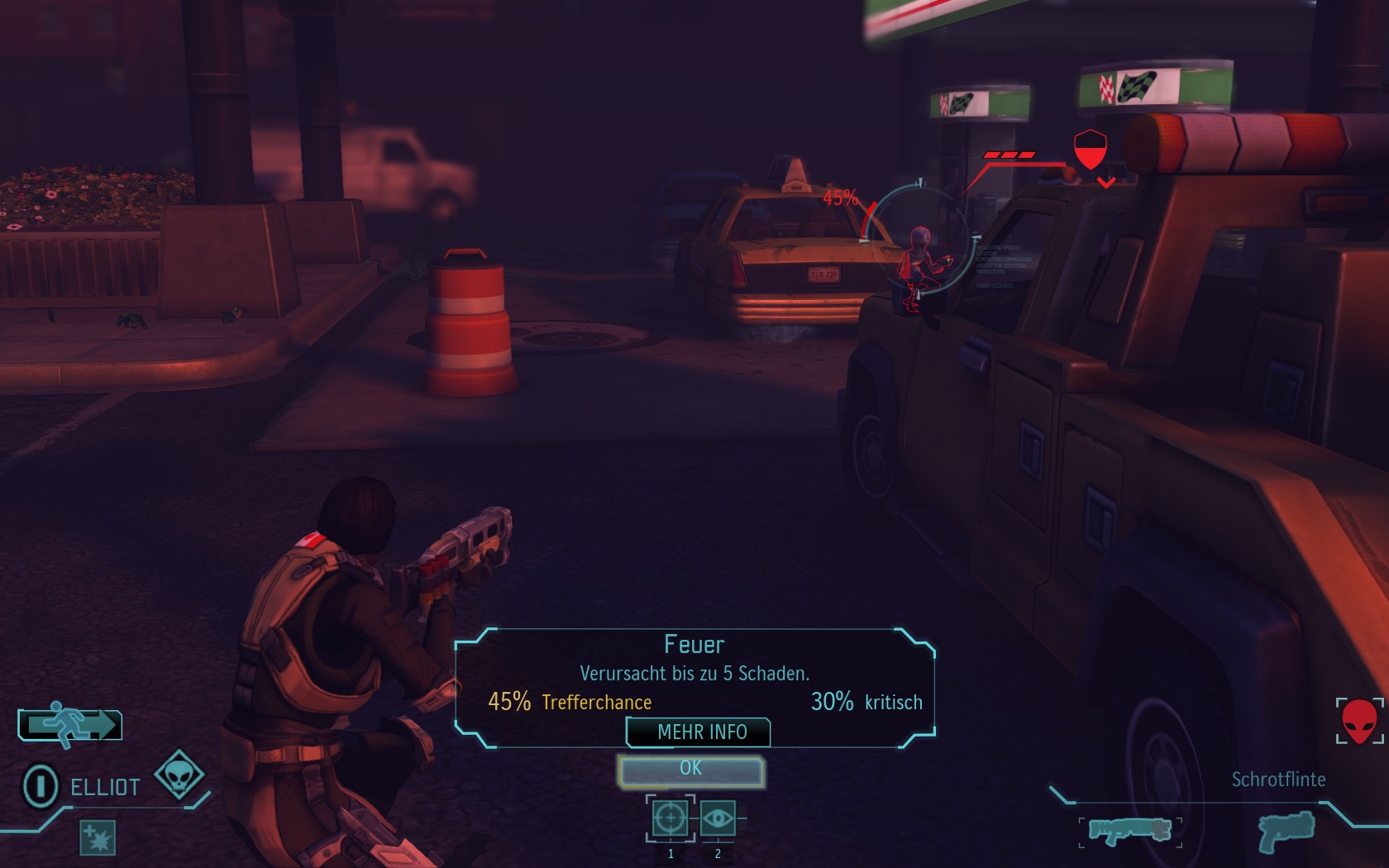Switch to the pistol sidearm icon
Viewport: 1389px width, 868px height.
[x=1286, y=829]
